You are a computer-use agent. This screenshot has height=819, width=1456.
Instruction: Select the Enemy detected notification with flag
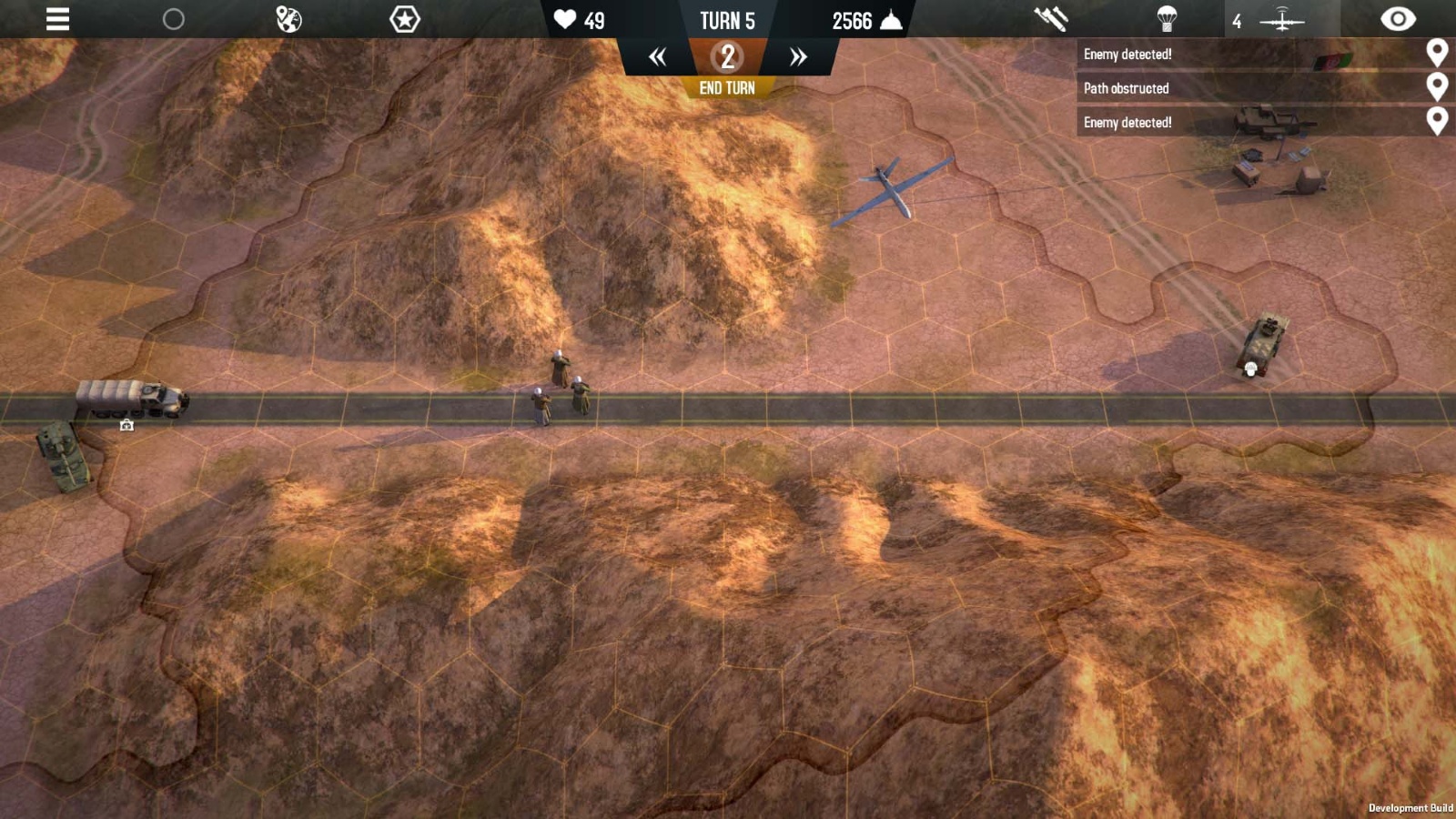coord(1183,54)
